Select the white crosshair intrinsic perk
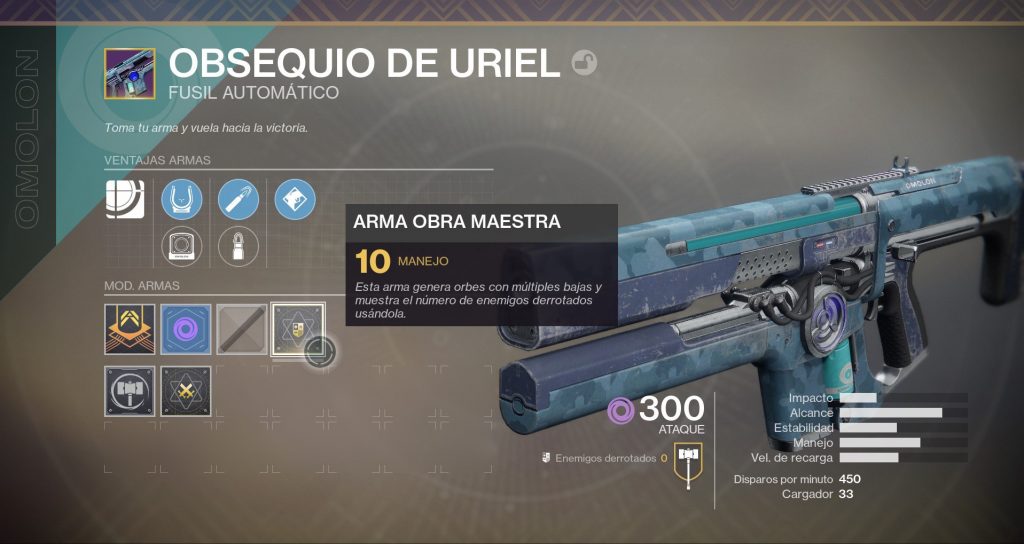 click(x=126, y=200)
